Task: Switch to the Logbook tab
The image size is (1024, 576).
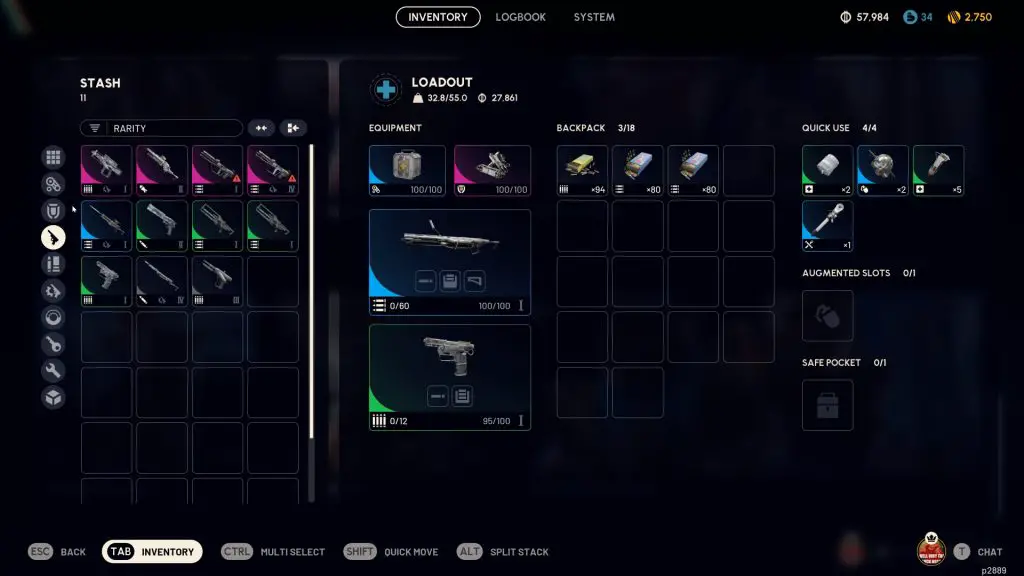Action: tap(520, 17)
